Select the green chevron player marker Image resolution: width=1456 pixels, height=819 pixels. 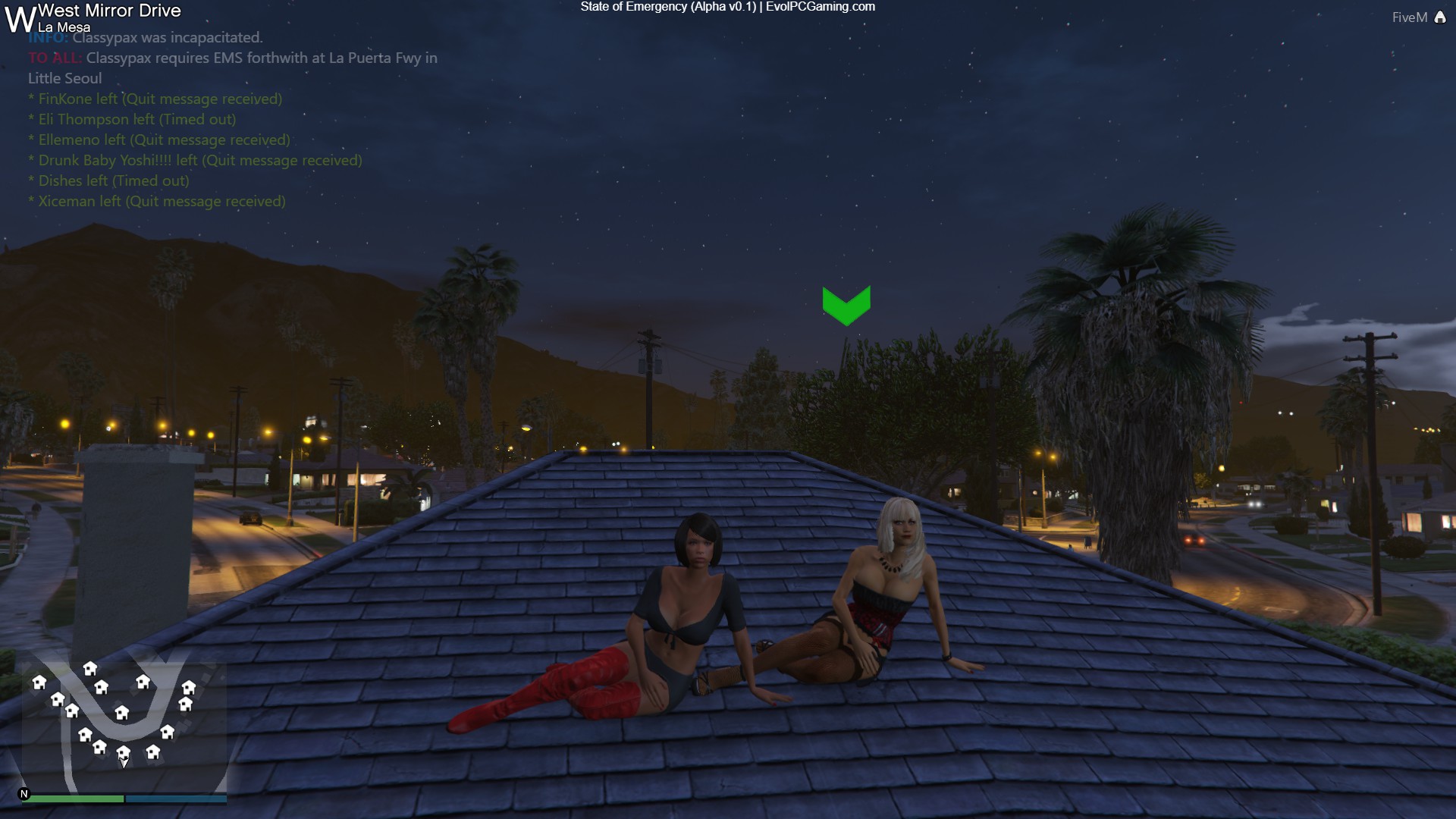point(846,305)
